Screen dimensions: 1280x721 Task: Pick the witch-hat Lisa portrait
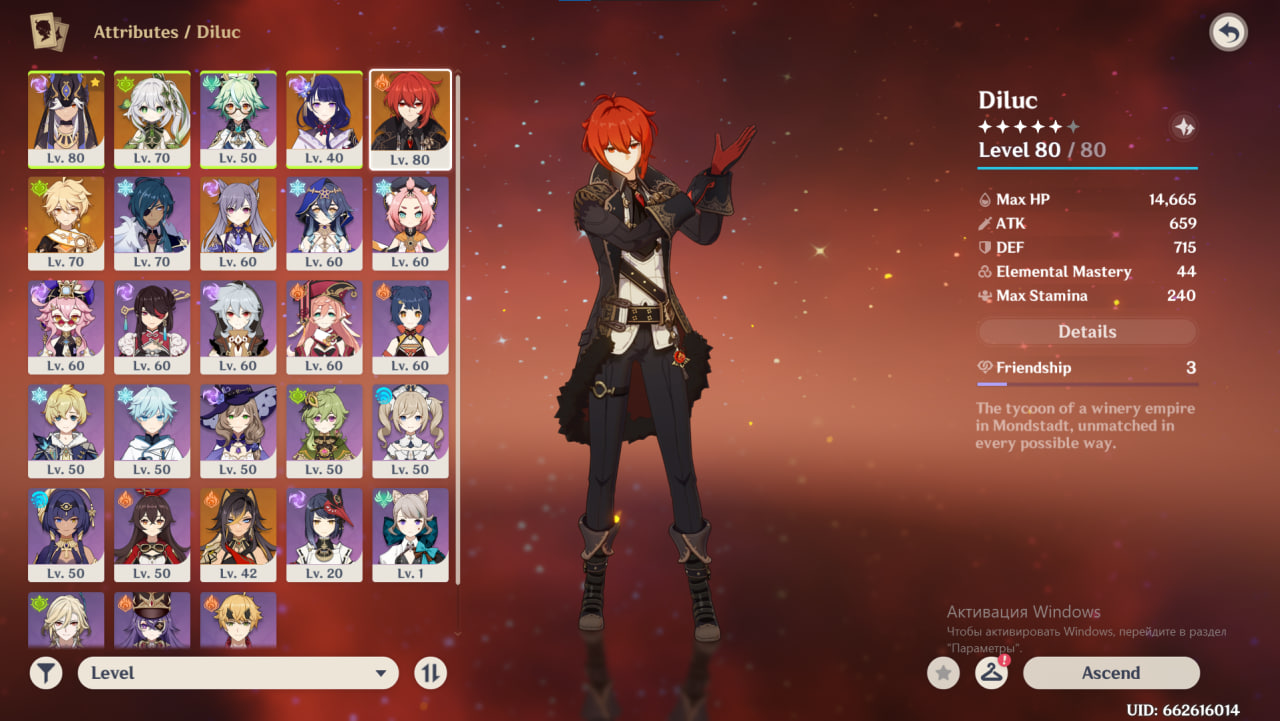(238, 430)
